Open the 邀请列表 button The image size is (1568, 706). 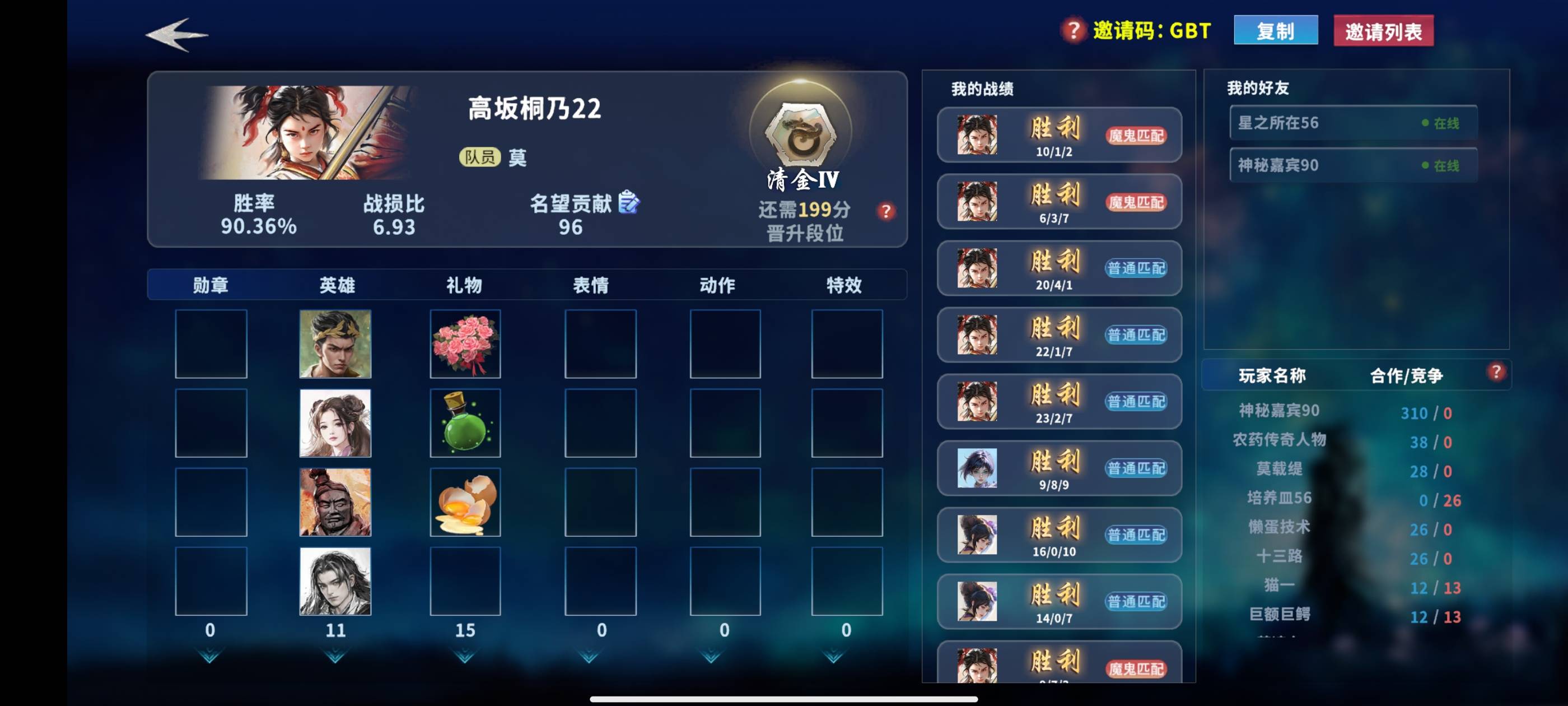coord(1382,29)
